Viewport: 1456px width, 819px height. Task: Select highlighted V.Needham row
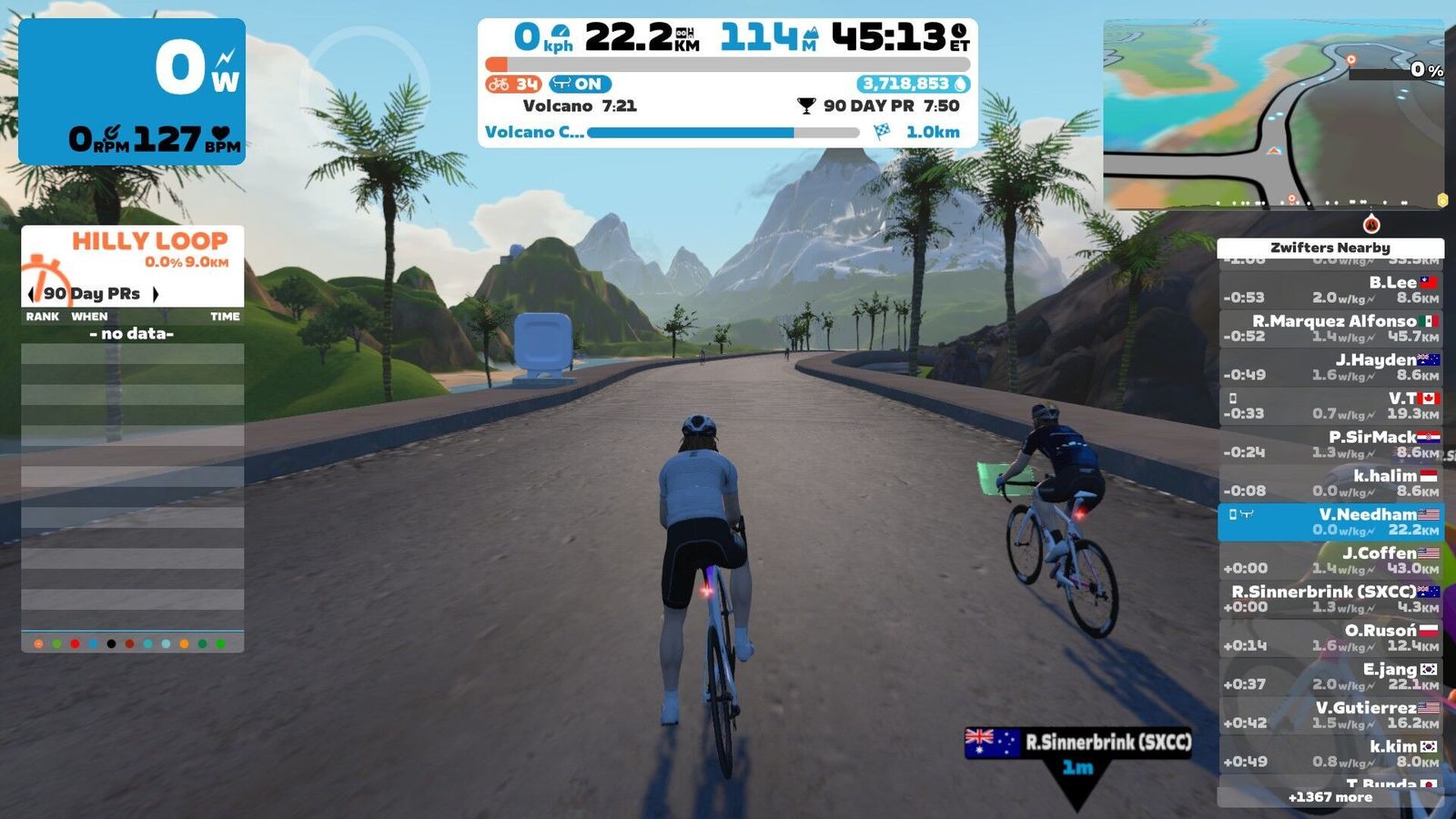coord(1330,521)
